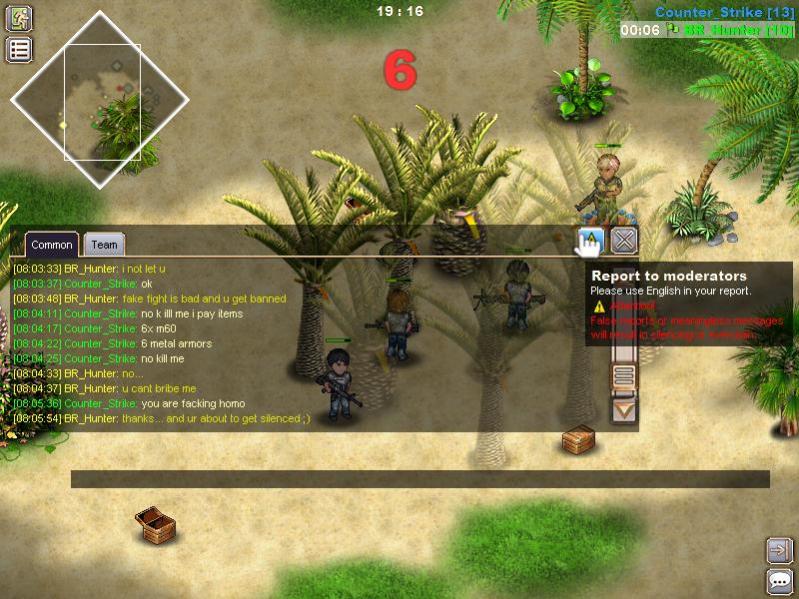Switch to the Common chat tab
The height and width of the screenshot is (599, 799).
tap(51, 244)
